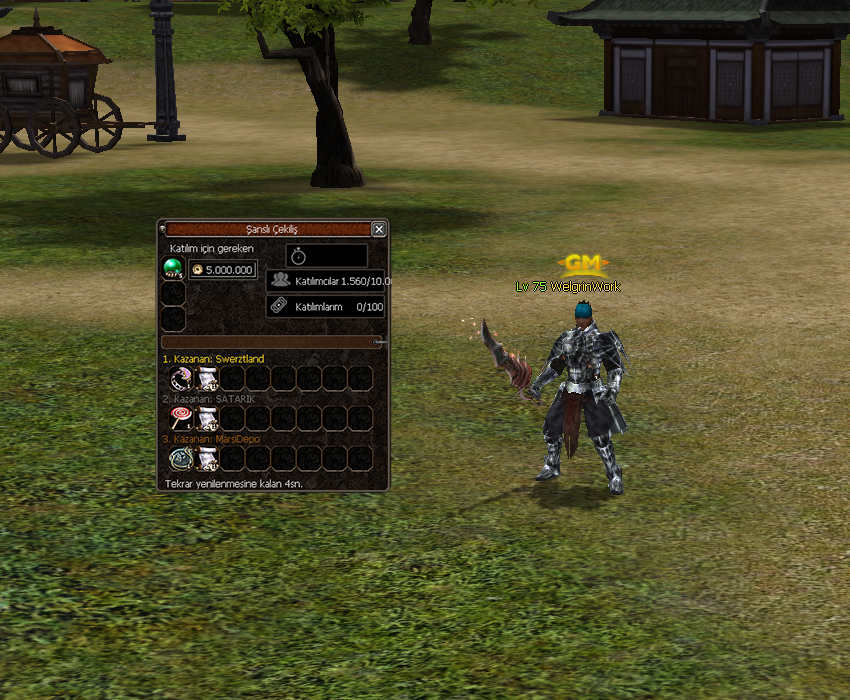This screenshot has height=700, width=850.
Task: Select the scroll prize in SATARIK's row
Action: point(208,418)
